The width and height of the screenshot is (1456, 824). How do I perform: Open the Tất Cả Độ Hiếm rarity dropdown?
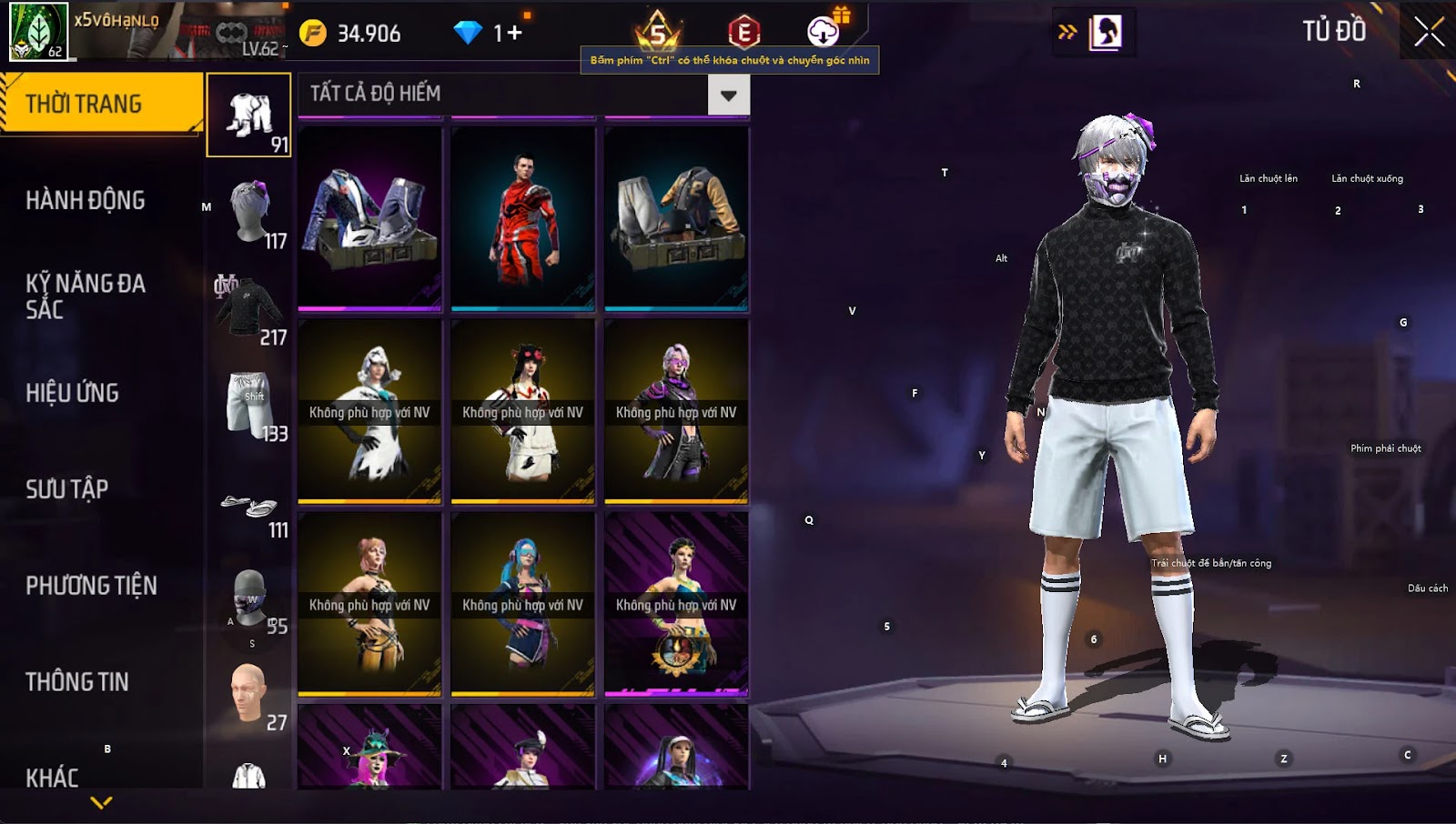728,95
